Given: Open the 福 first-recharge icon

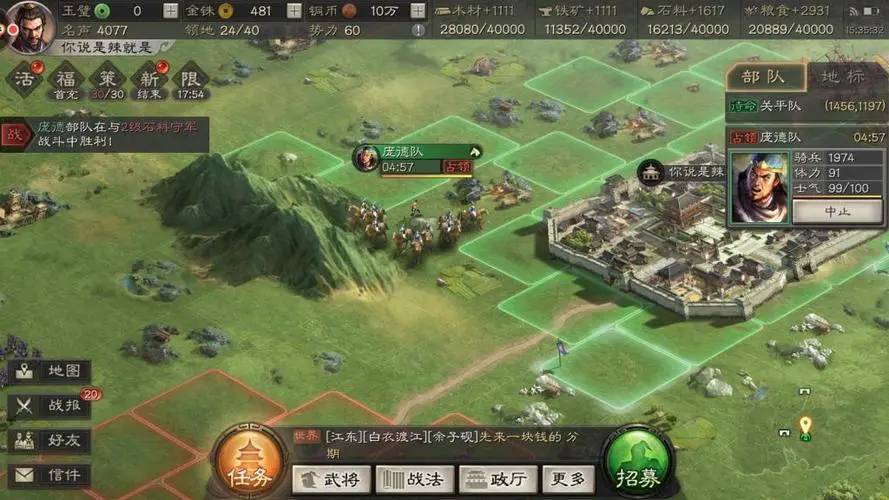Looking at the screenshot, I should pos(67,79).
